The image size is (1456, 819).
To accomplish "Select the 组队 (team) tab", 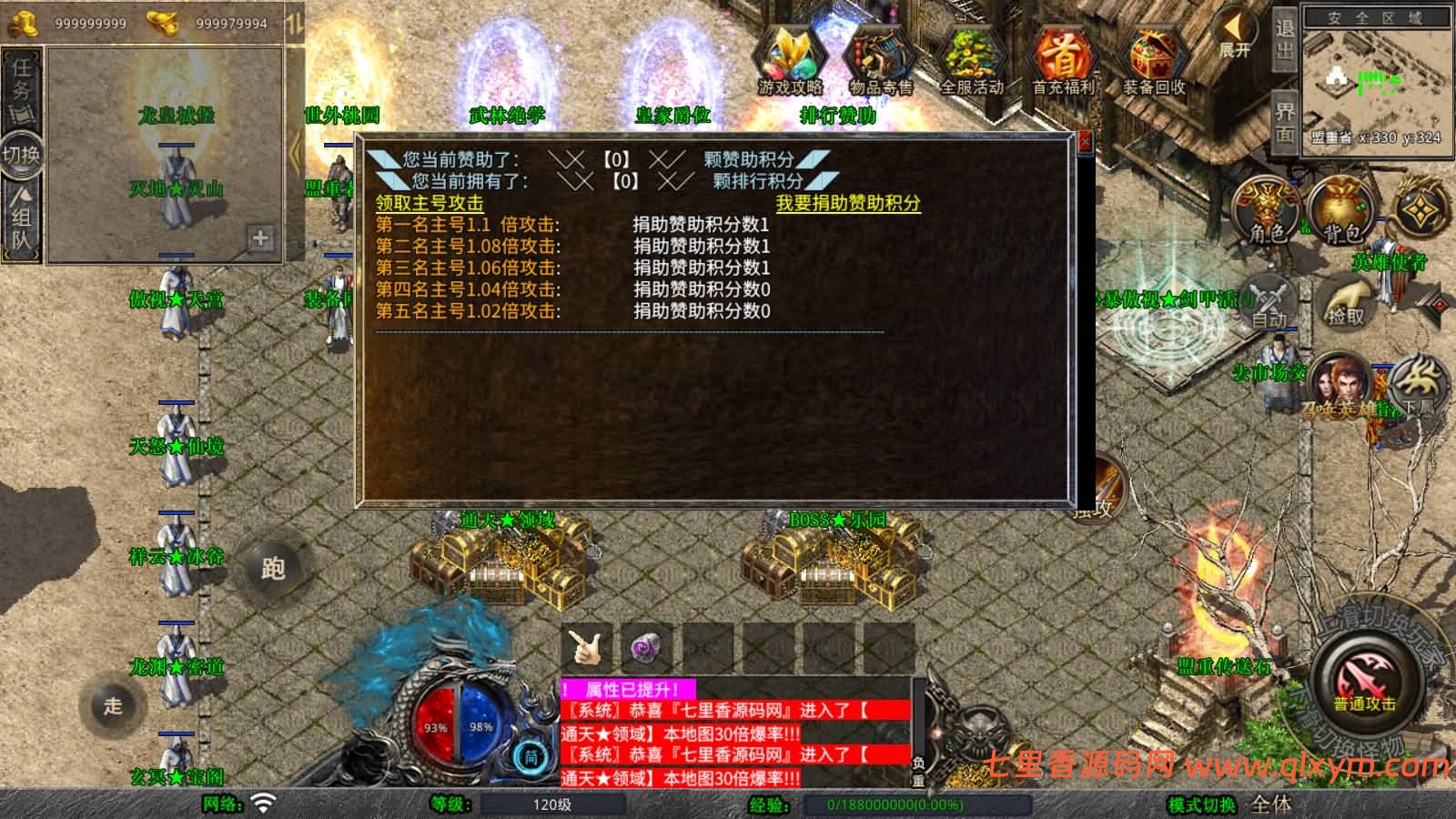I will coord(22,223).
